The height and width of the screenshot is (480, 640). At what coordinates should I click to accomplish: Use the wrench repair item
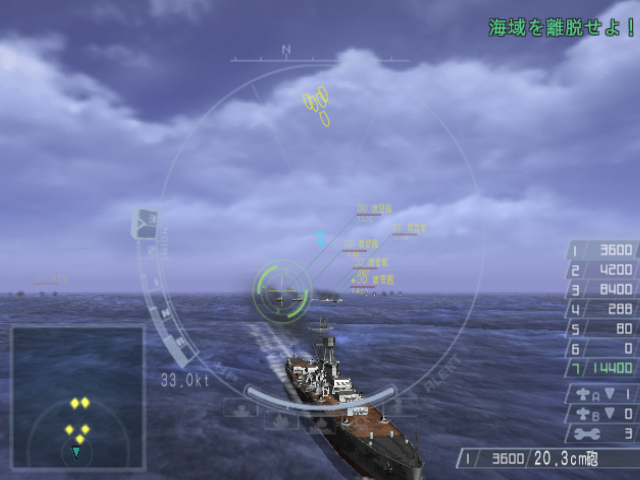(603, 433)
